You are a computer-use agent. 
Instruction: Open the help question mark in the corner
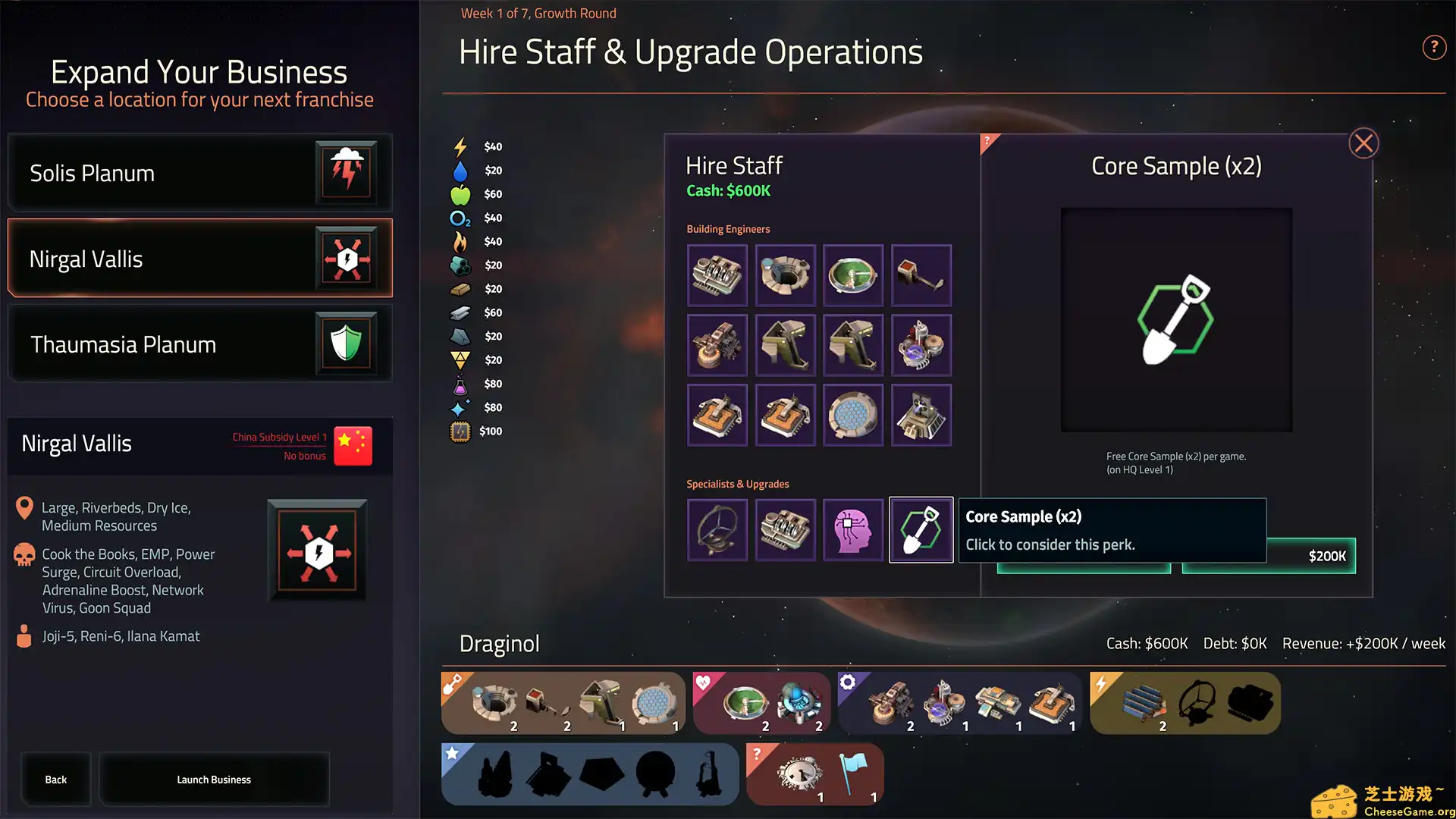click(1434, 47)
